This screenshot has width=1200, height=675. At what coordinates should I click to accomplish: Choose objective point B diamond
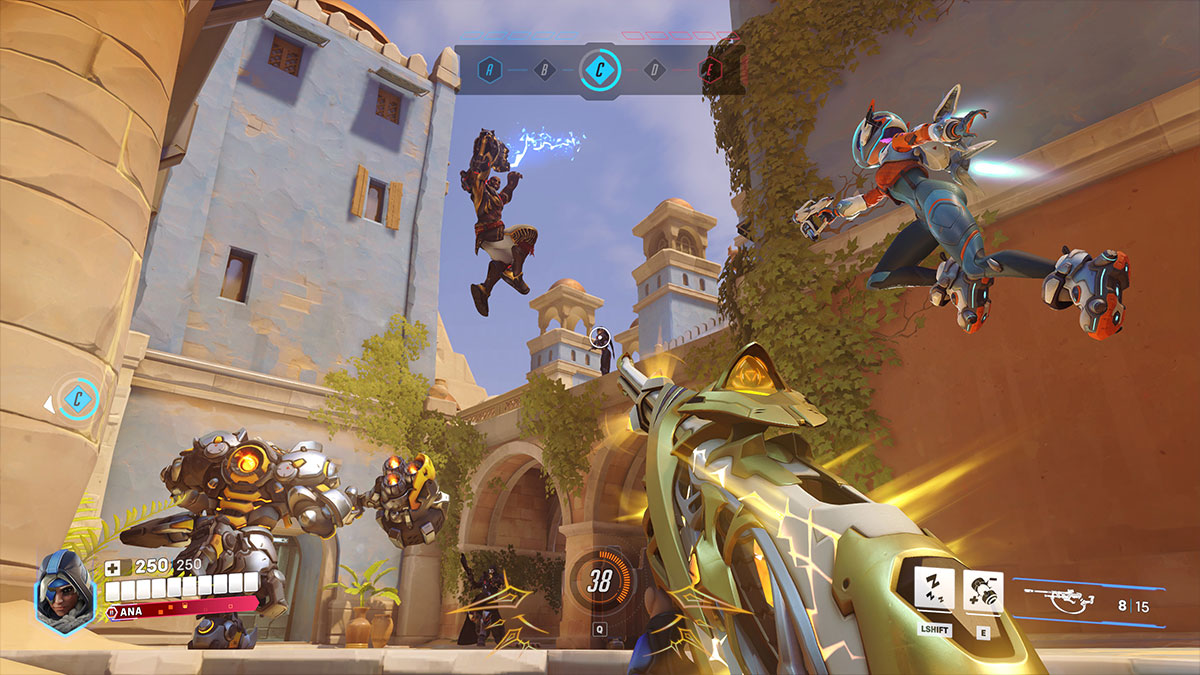(545, 70)
